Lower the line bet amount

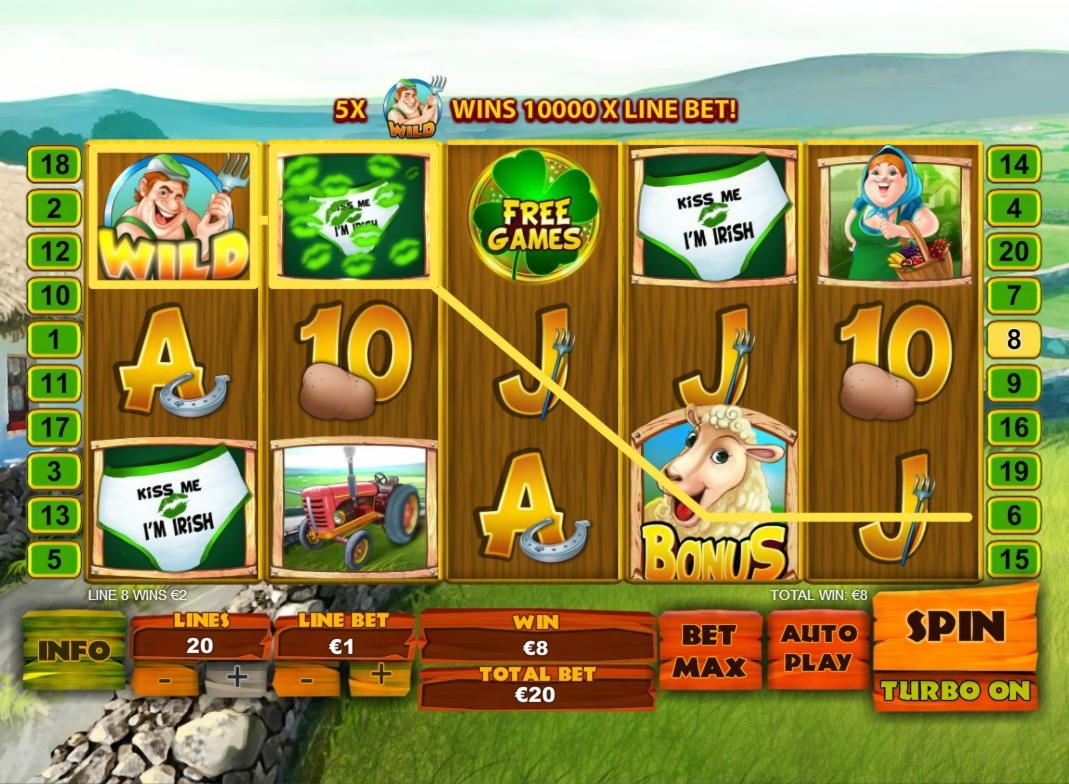[x=306, y=678]
